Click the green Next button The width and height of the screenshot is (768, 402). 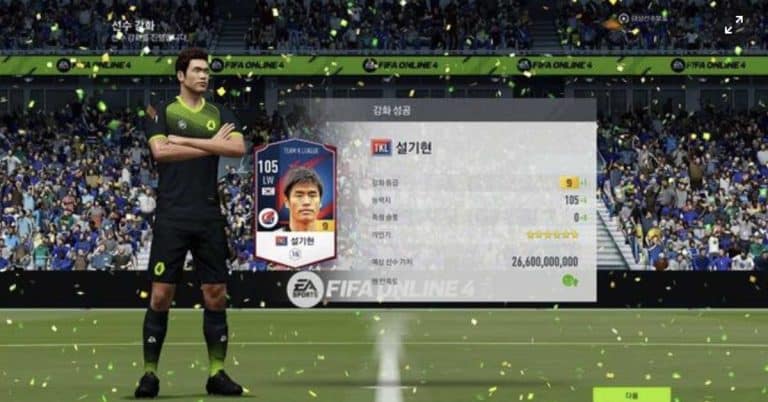click(x=631, y=394)
